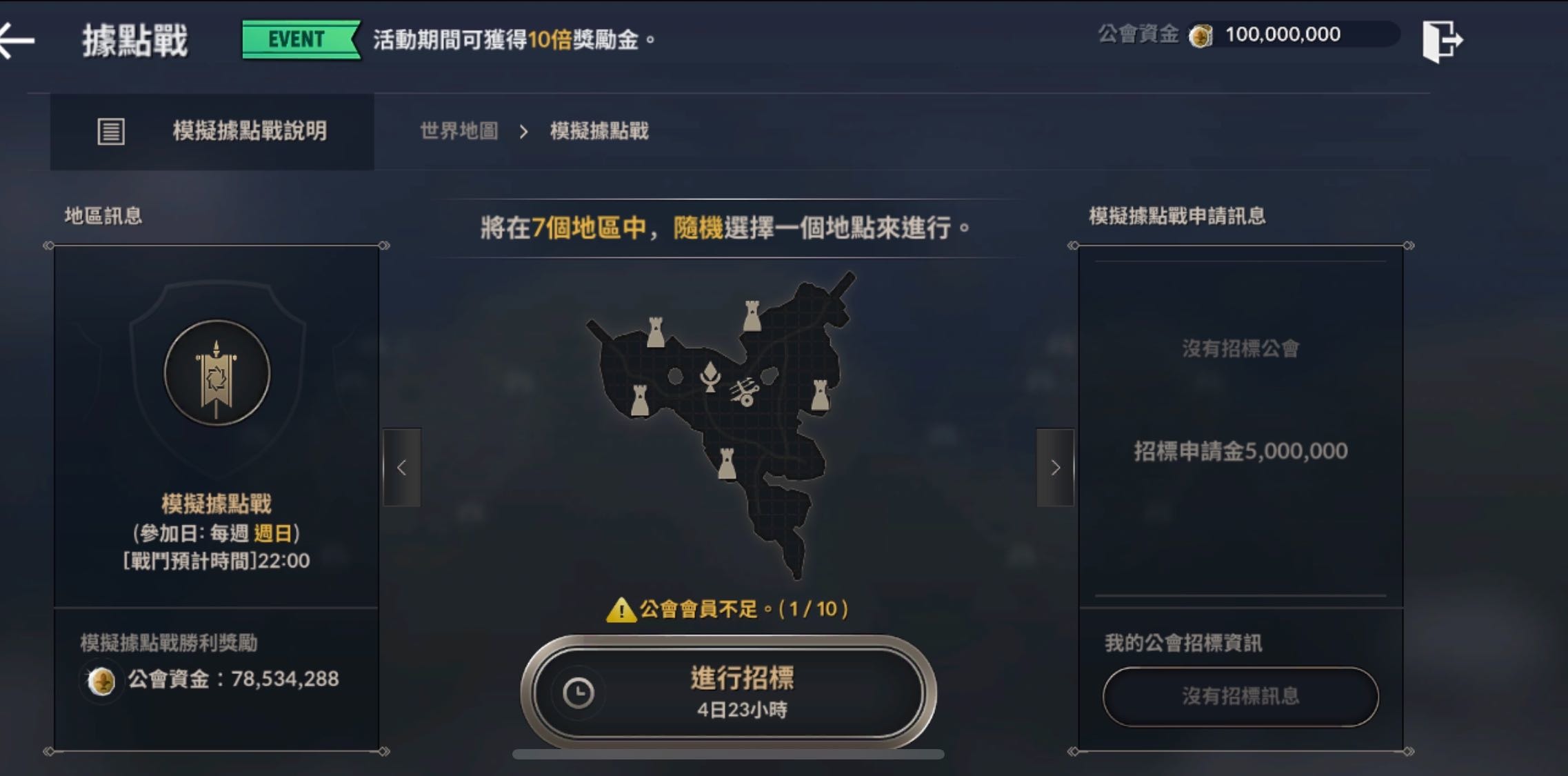Click the guild funds coin icon

pyautogui.click(x=1203, y=34)
